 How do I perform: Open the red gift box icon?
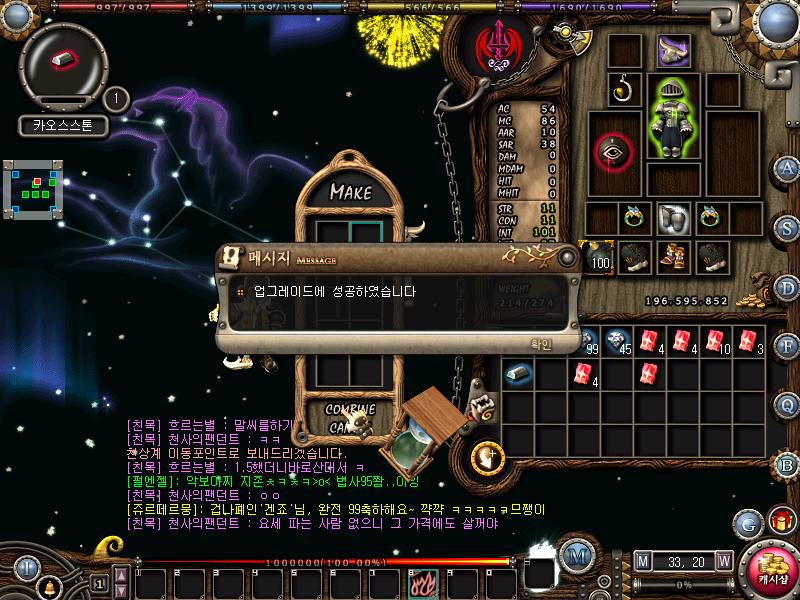point(779,522)
